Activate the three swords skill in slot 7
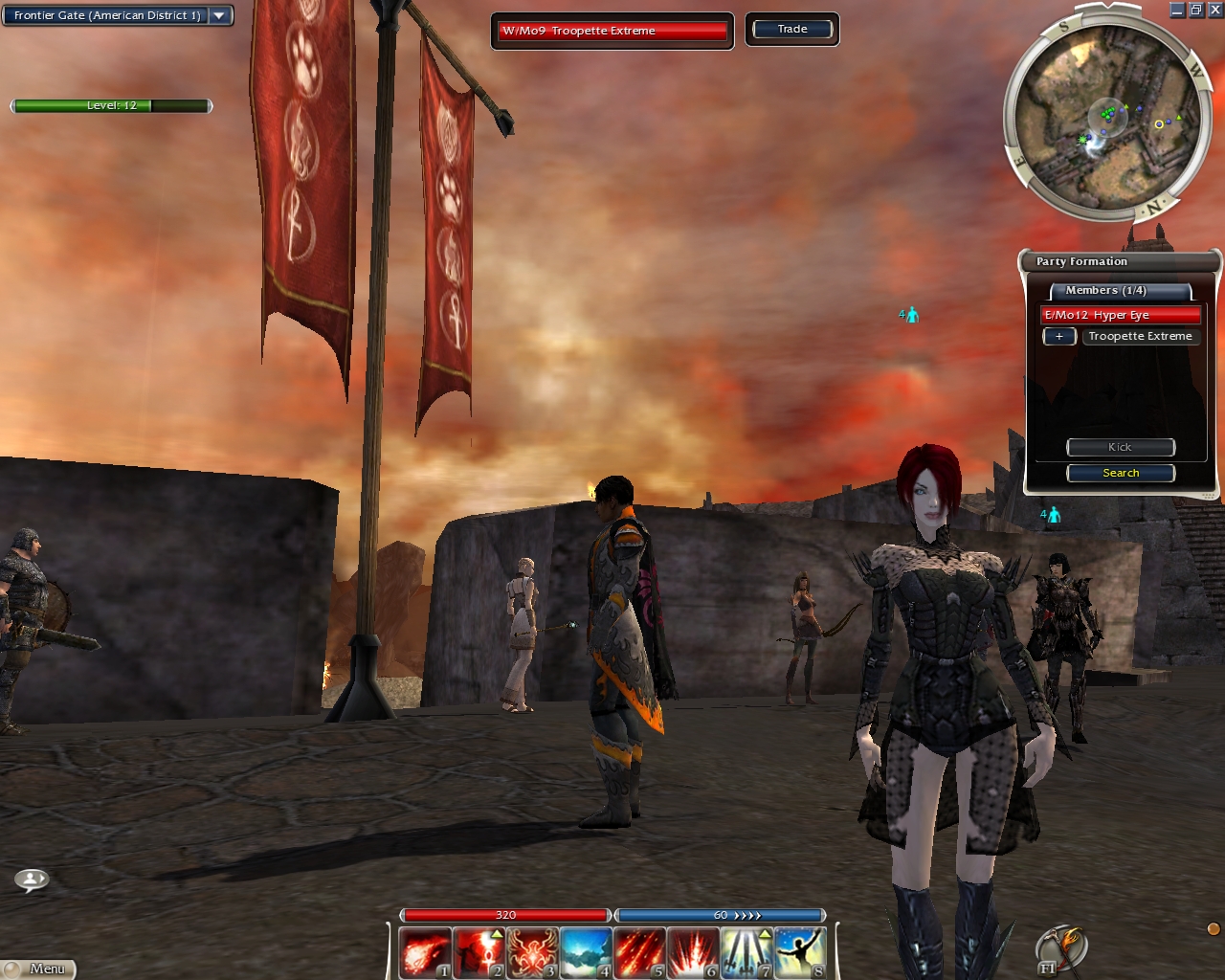The height and width of the screenshot is (980, 1225). click(x=746, y=953)
